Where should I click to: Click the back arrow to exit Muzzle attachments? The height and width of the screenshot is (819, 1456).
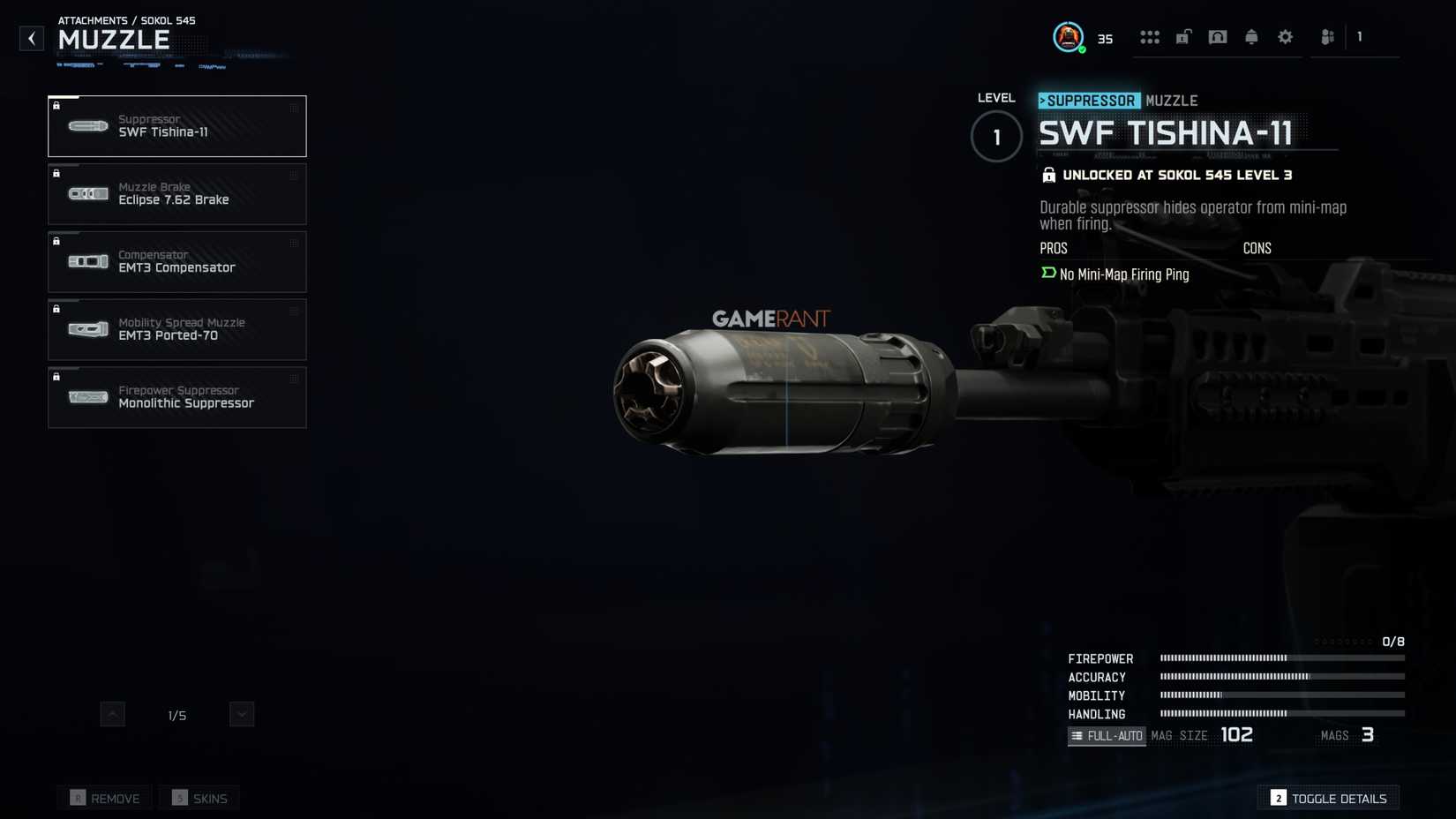[31, 38]
